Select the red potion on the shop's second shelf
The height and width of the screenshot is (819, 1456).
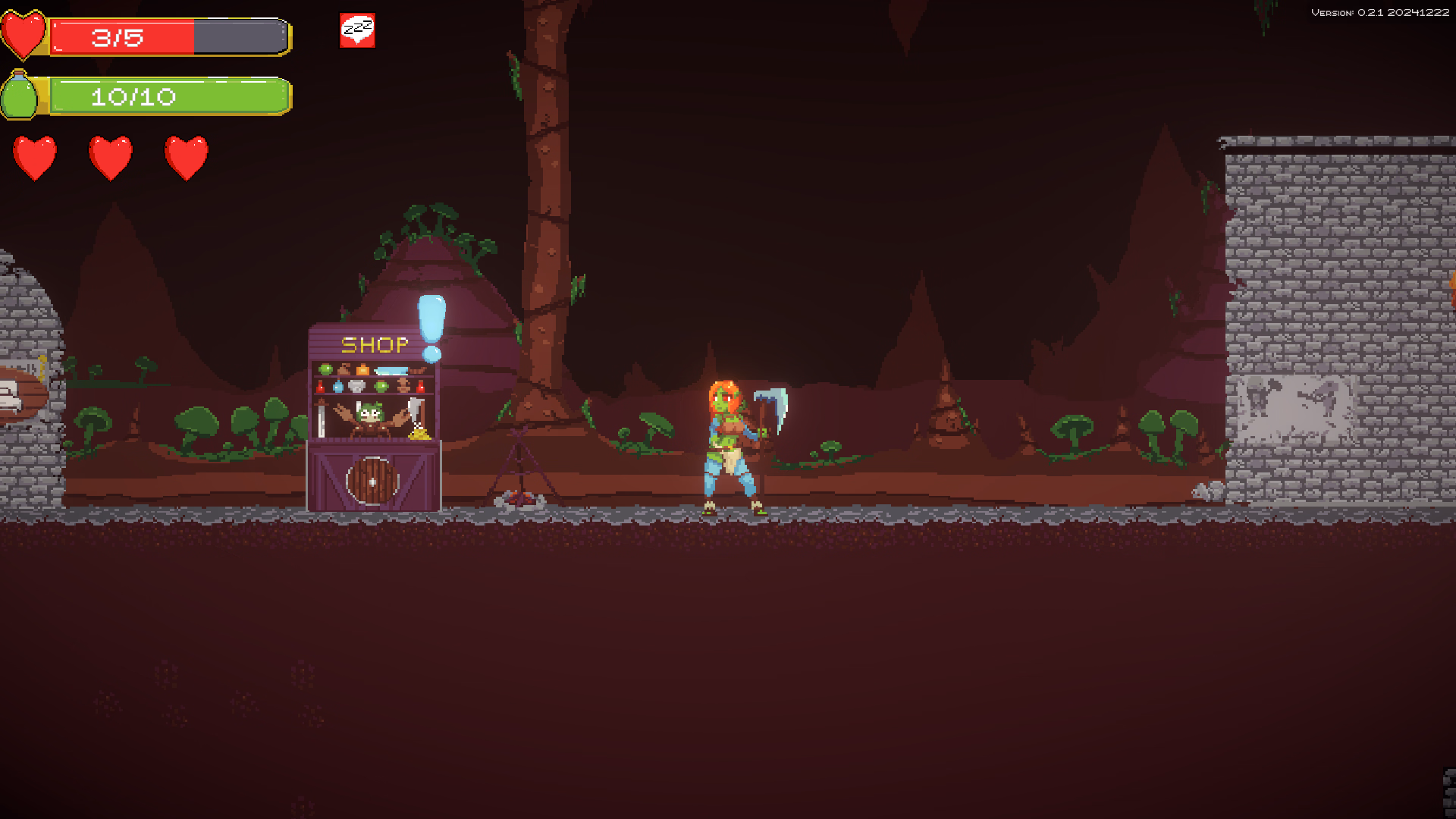point(321,386)
